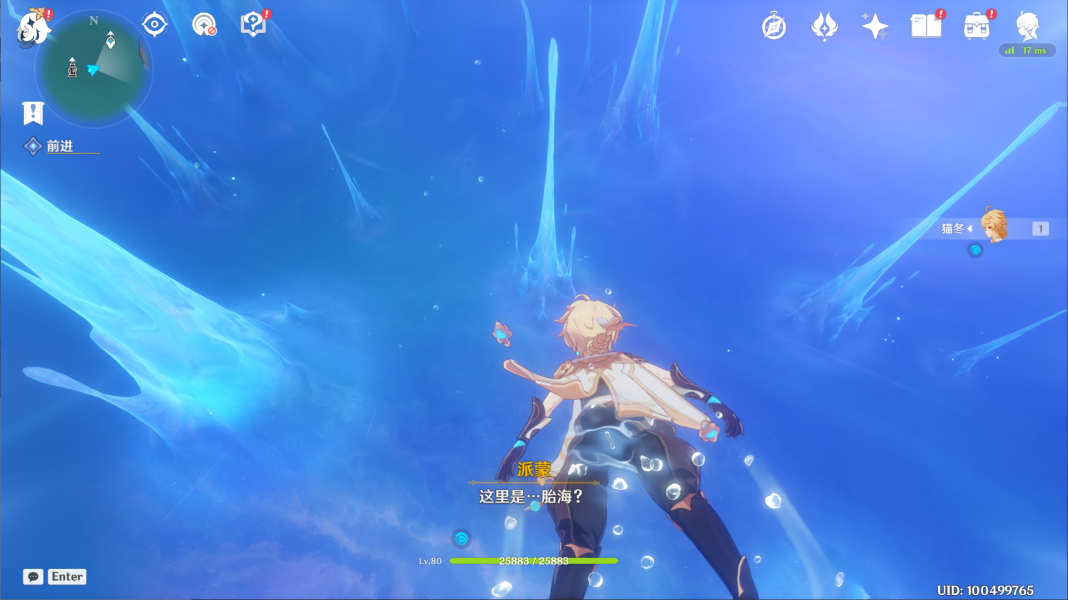Open the adventurer handbook book icon
The width and height of the screenshot is (1068, 600).
925,26
